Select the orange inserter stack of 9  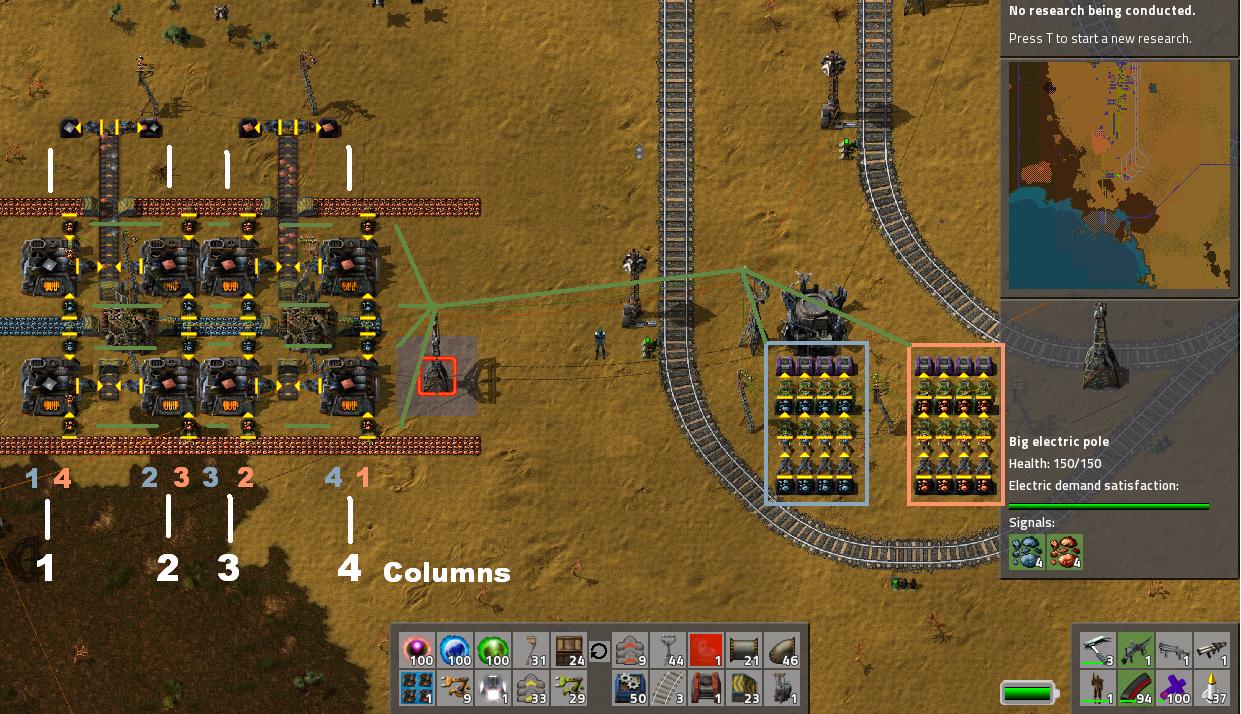[454, 689]
